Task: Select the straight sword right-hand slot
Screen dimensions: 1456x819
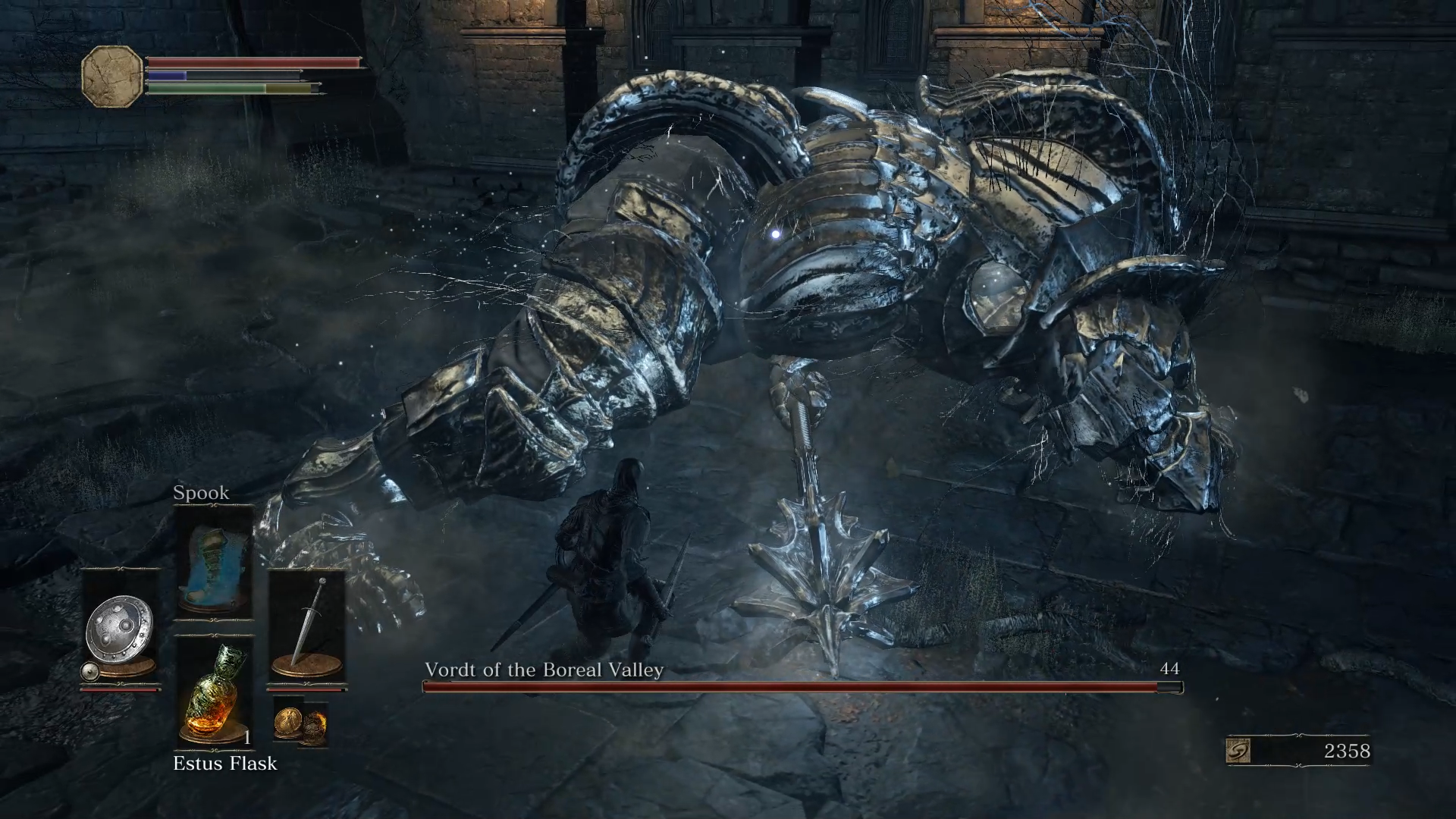Action: 307,629
